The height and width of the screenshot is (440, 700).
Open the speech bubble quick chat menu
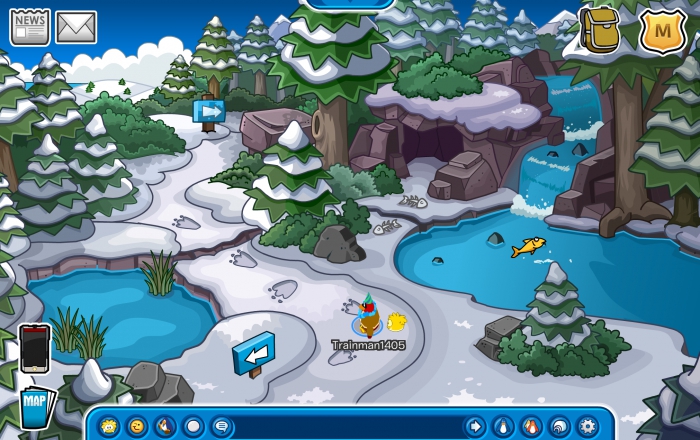tap(221, 426)
